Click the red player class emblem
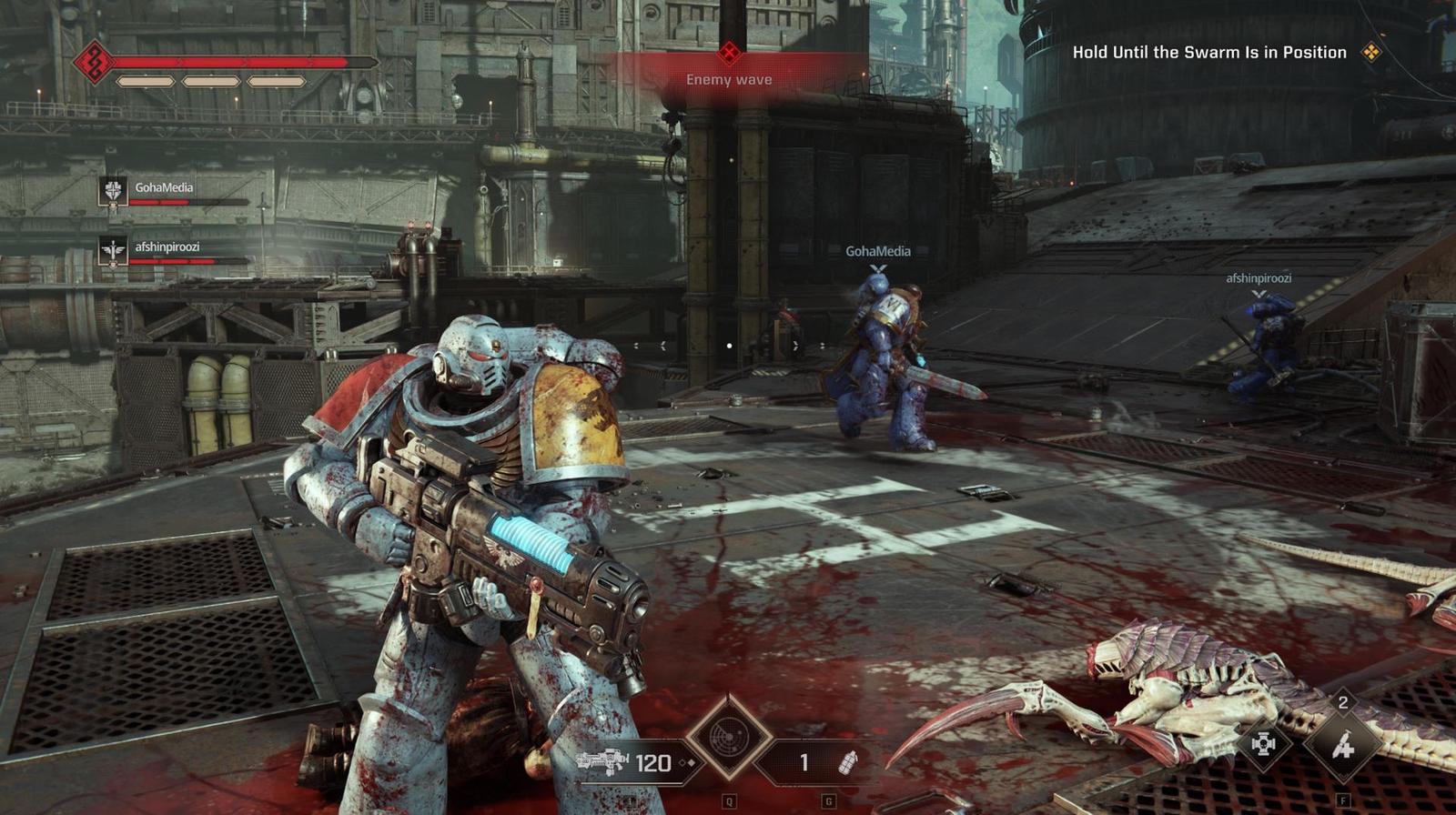1456x815 pixels. point(93,62)
